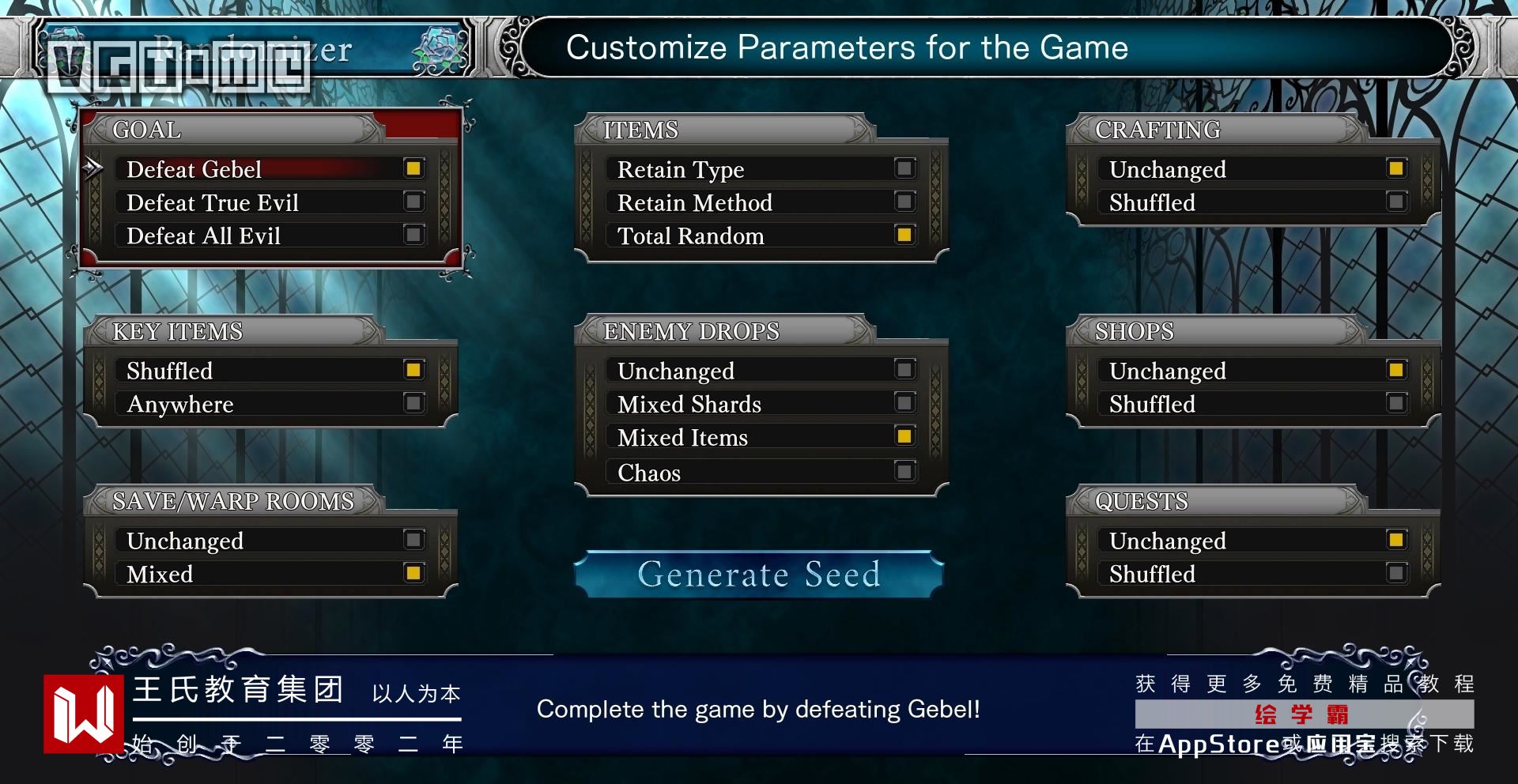Choose Unchanged for Save/Warp Rooms

(x=270, y=541)
